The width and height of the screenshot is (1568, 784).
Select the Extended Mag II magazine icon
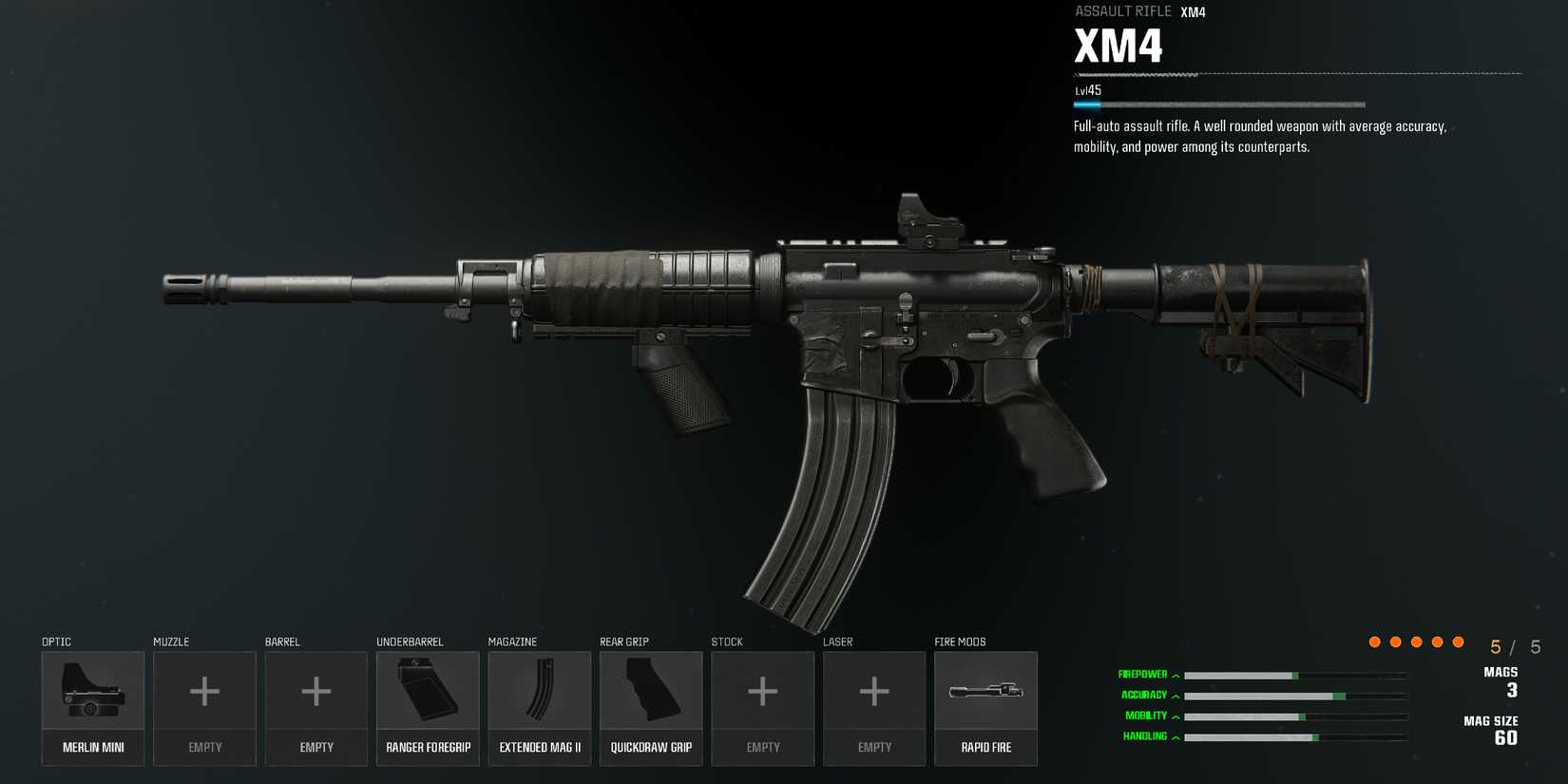539,691
